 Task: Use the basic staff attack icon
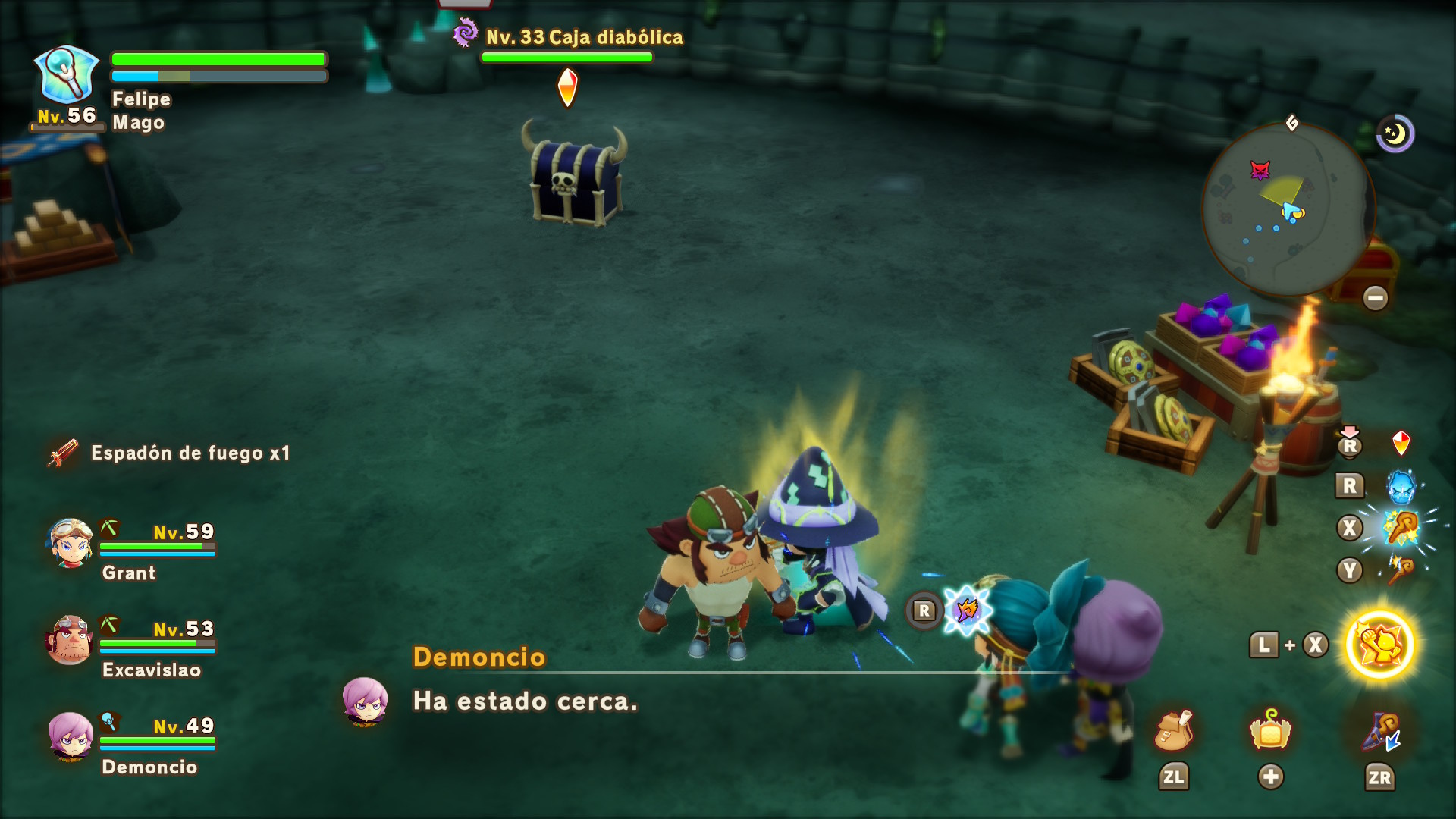pyautogui.click(x=1400, y=570)
